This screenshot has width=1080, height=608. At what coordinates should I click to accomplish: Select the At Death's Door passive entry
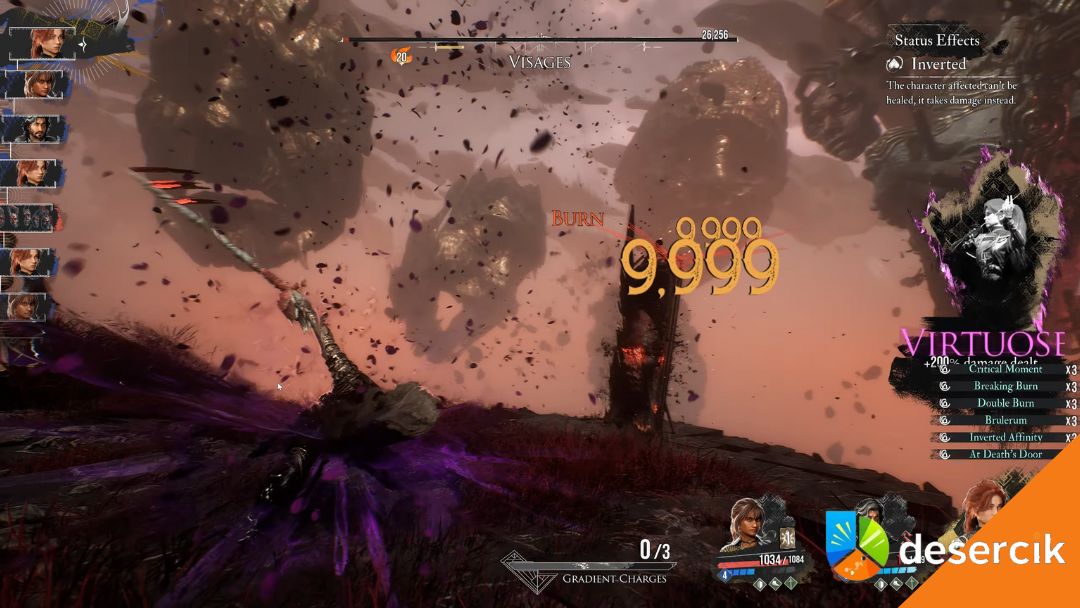(x=1005, y=454)
